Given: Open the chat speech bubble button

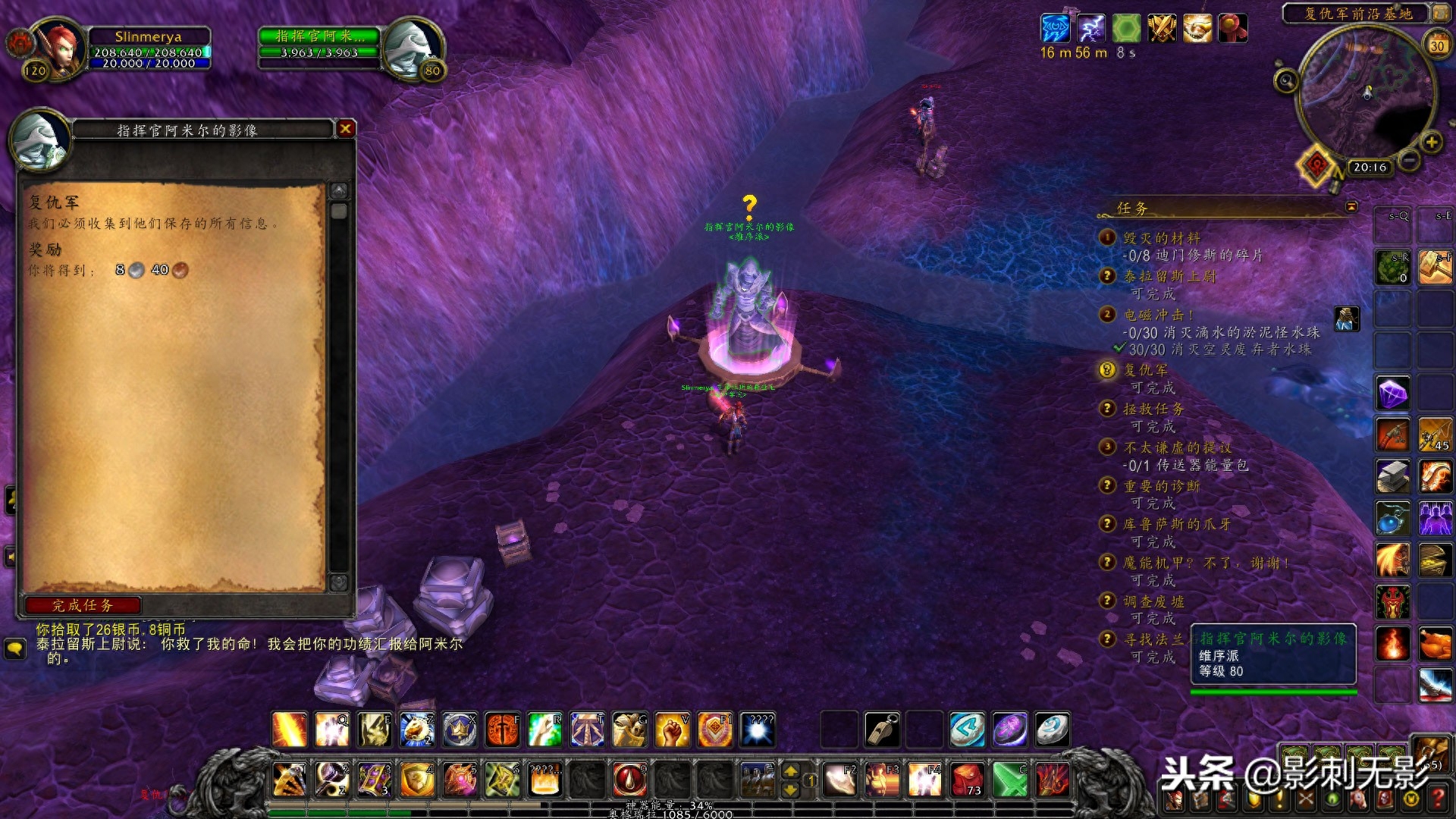Looking at the screenshot, I should point(15,648).
